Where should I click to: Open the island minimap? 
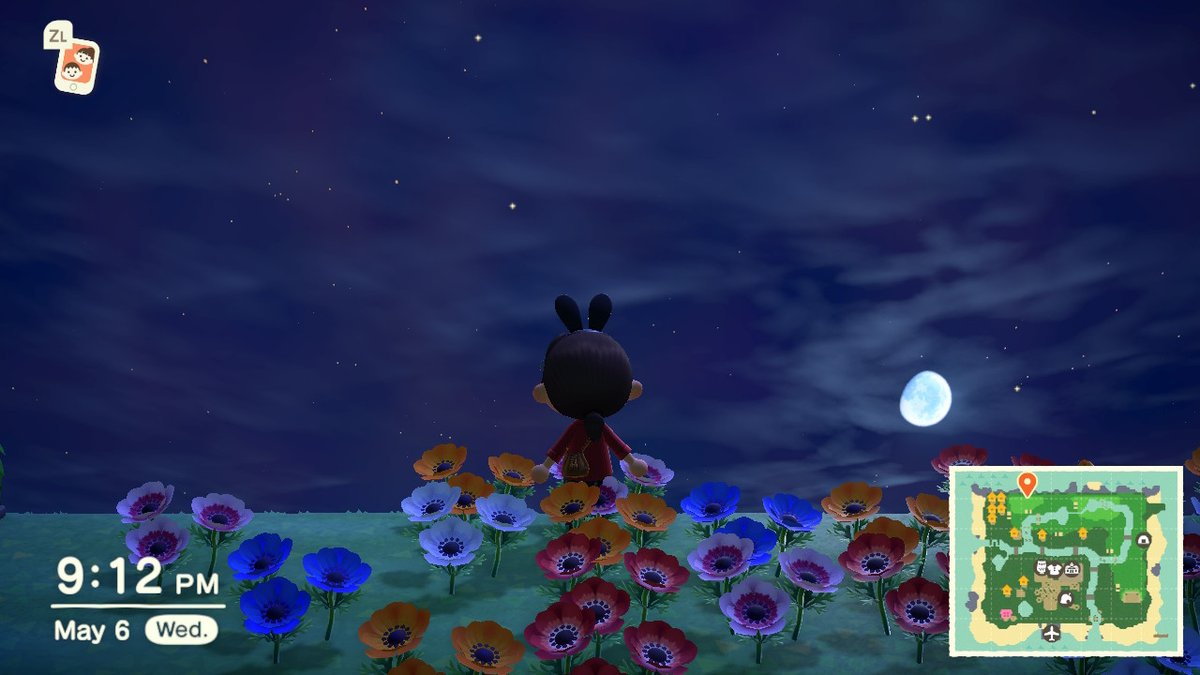click(1065, 560)
